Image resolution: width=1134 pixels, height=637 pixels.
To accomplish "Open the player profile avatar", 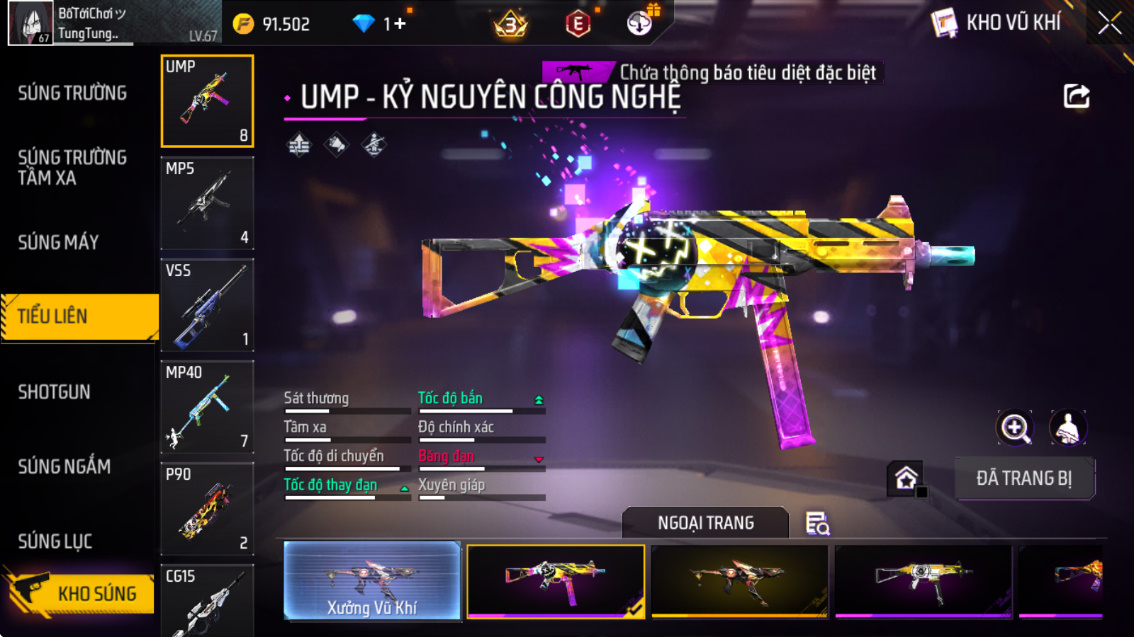I will pos(30,23).
